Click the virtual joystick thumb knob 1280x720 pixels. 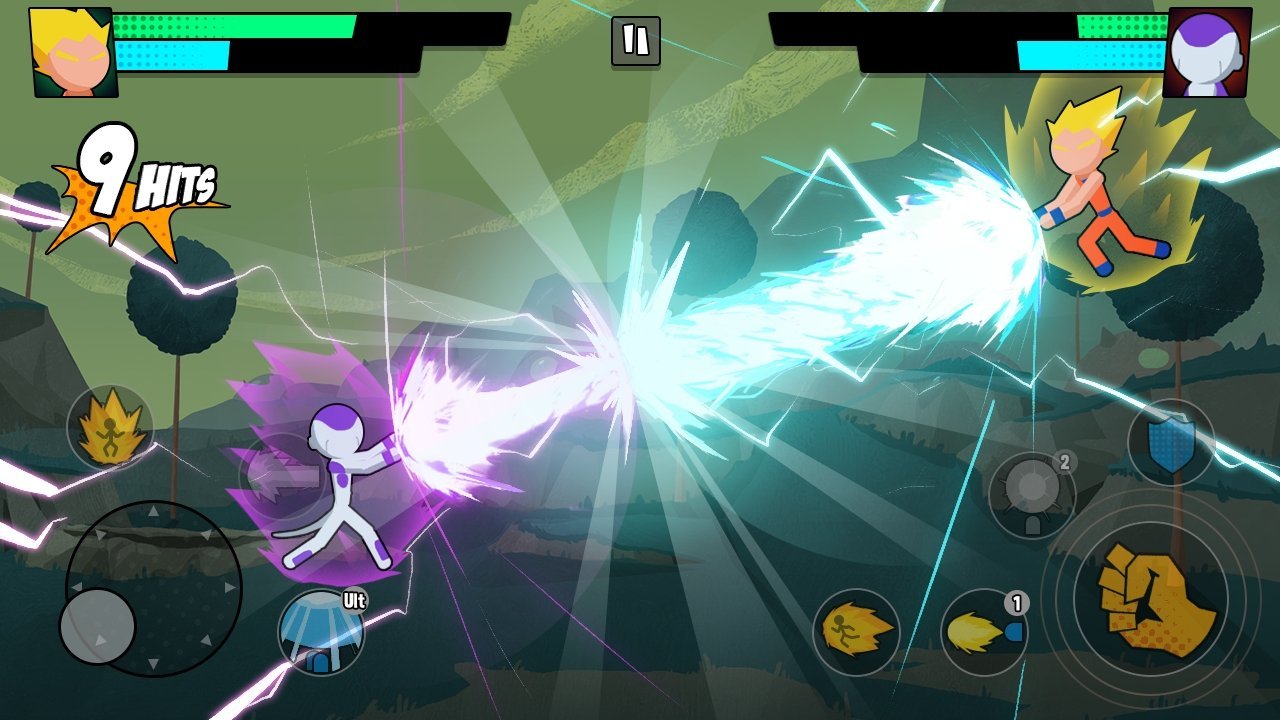(x=98, y=626)
